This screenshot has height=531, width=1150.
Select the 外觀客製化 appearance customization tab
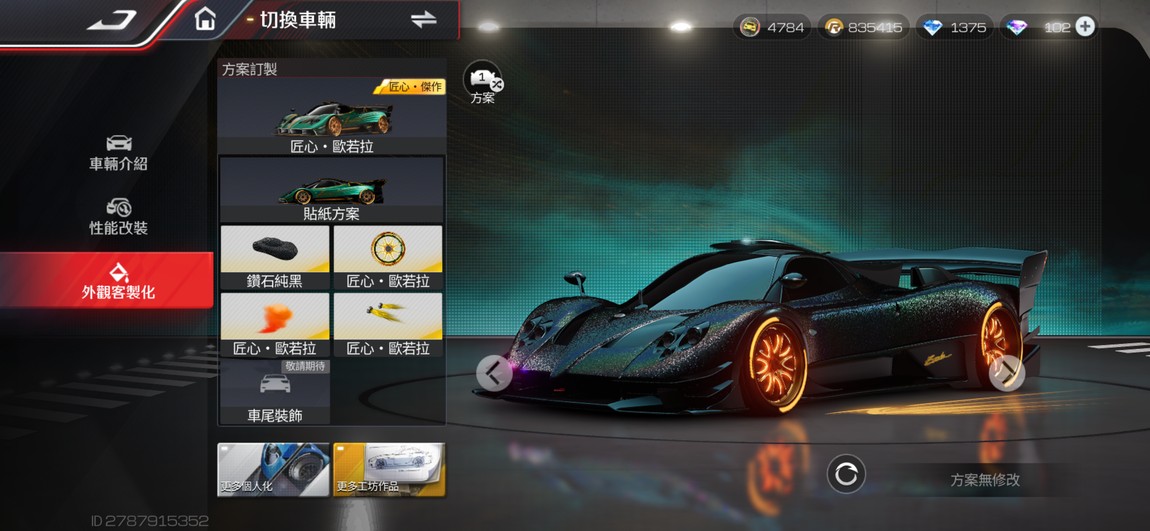coord(118,280)
